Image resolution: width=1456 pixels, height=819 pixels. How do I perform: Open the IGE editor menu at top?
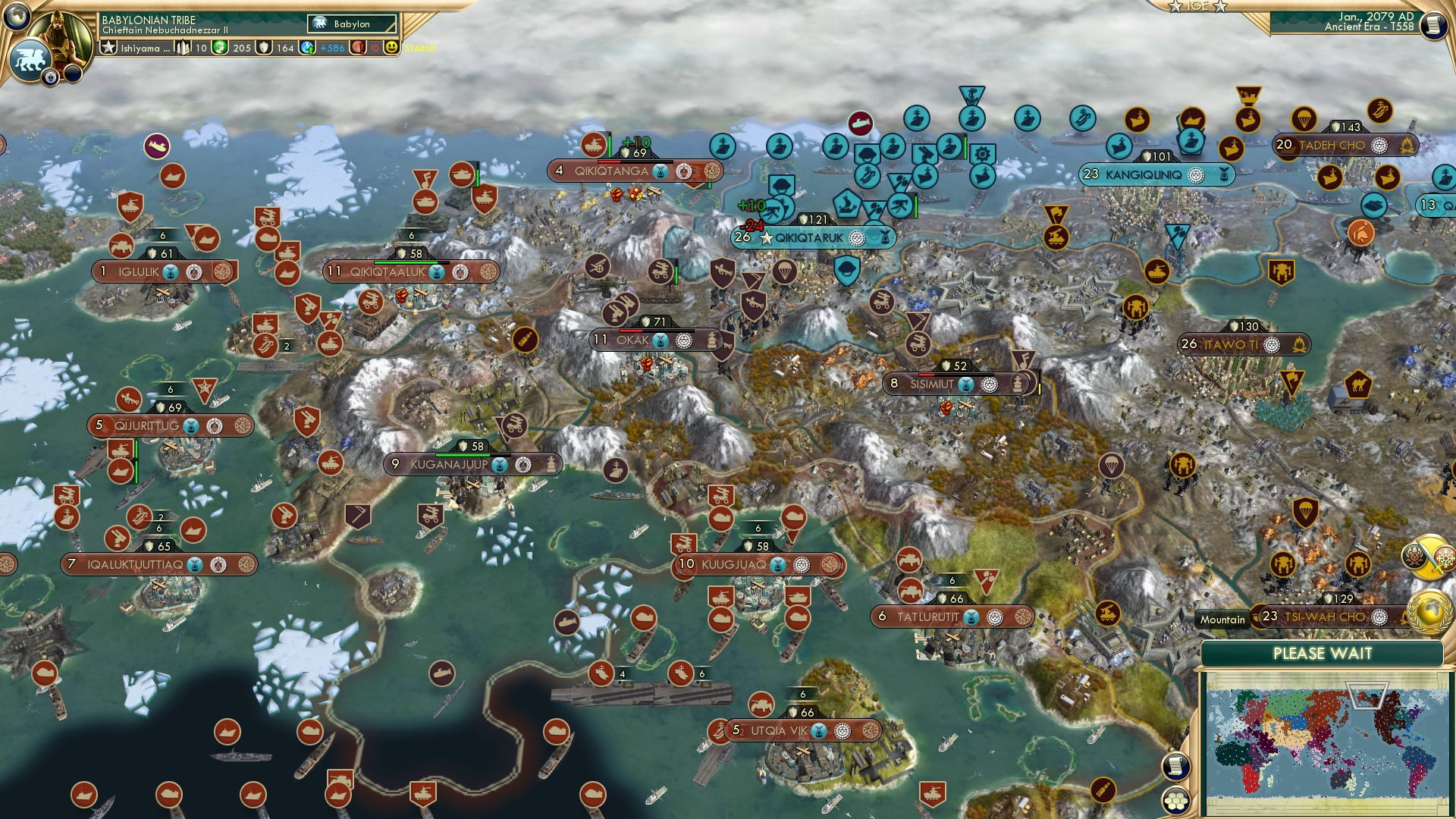[1198, 8]
